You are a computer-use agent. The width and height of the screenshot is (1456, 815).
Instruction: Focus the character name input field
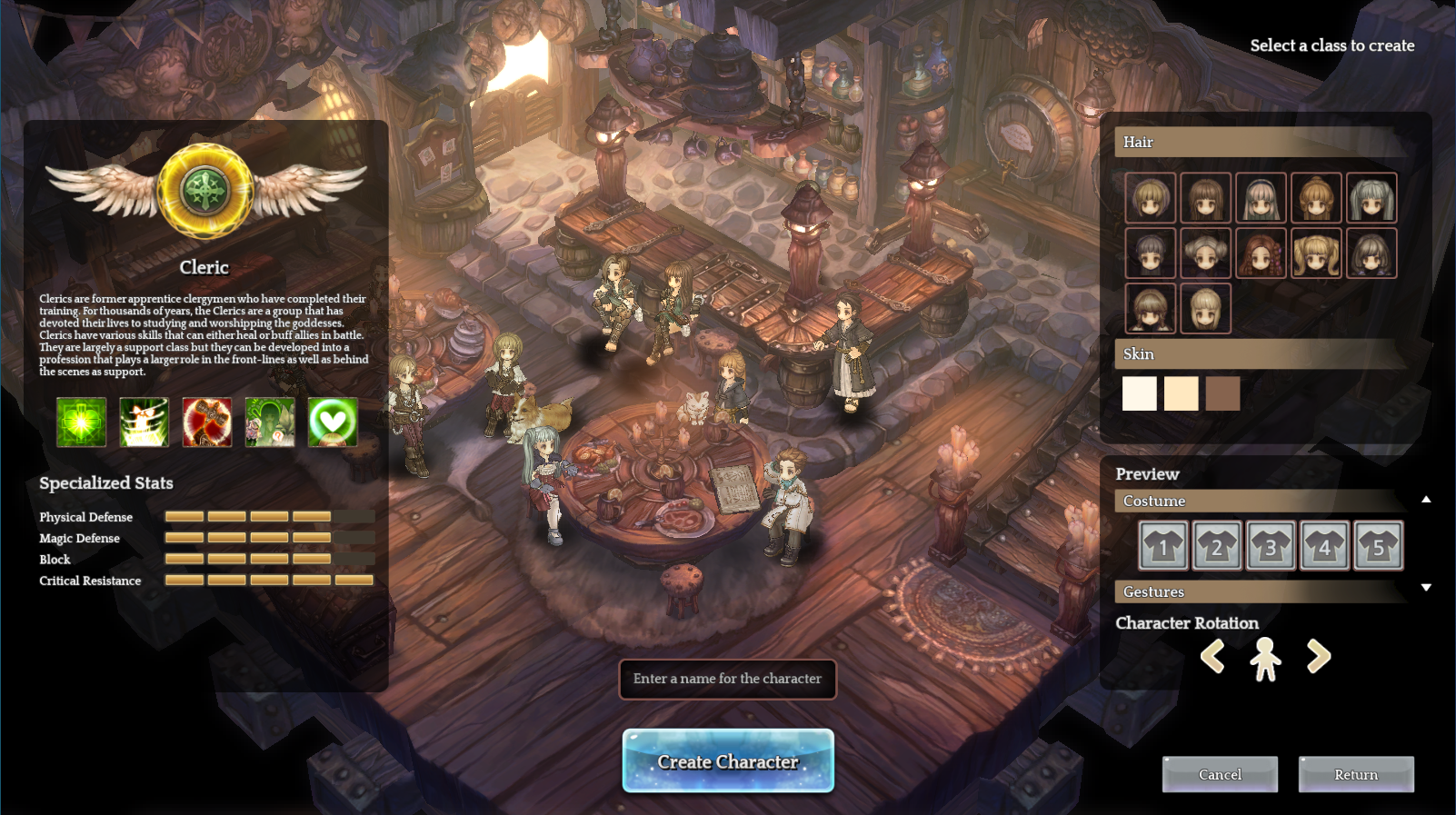[x=727, y=679]
